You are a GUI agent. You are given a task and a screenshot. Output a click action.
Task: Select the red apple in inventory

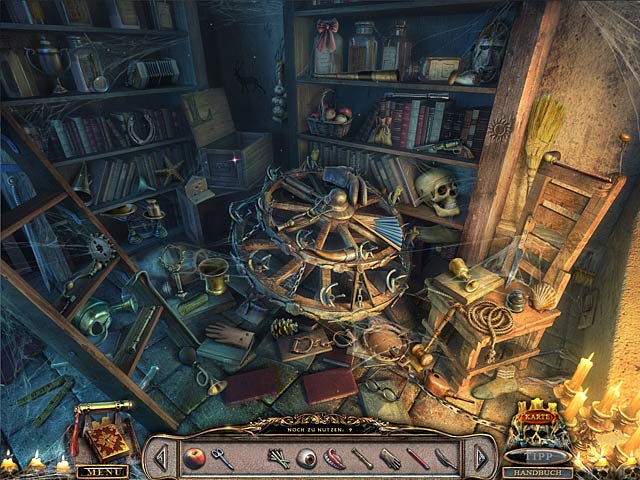[x=191, y=458]
